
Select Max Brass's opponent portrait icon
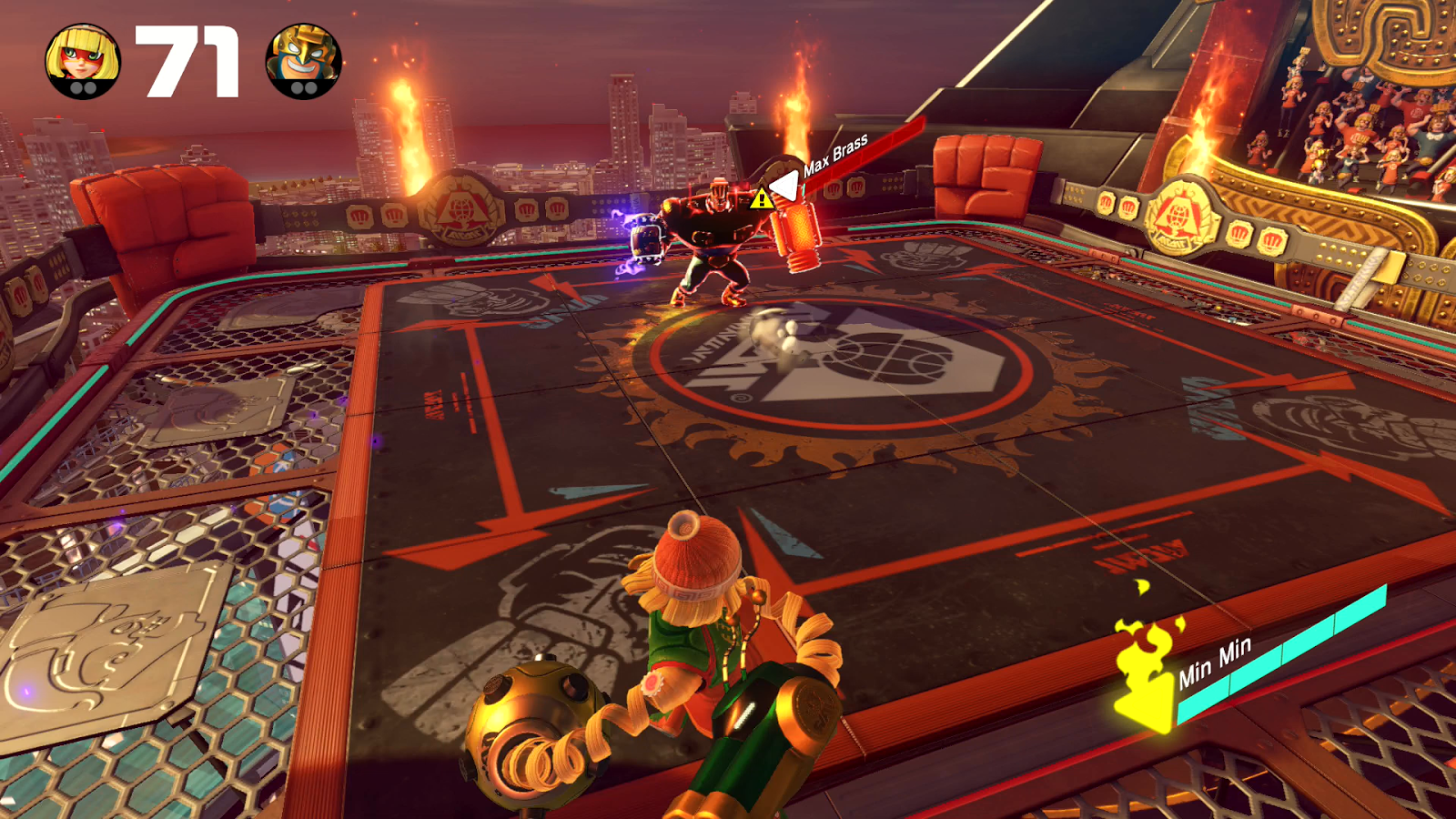(x=303, y=61)
